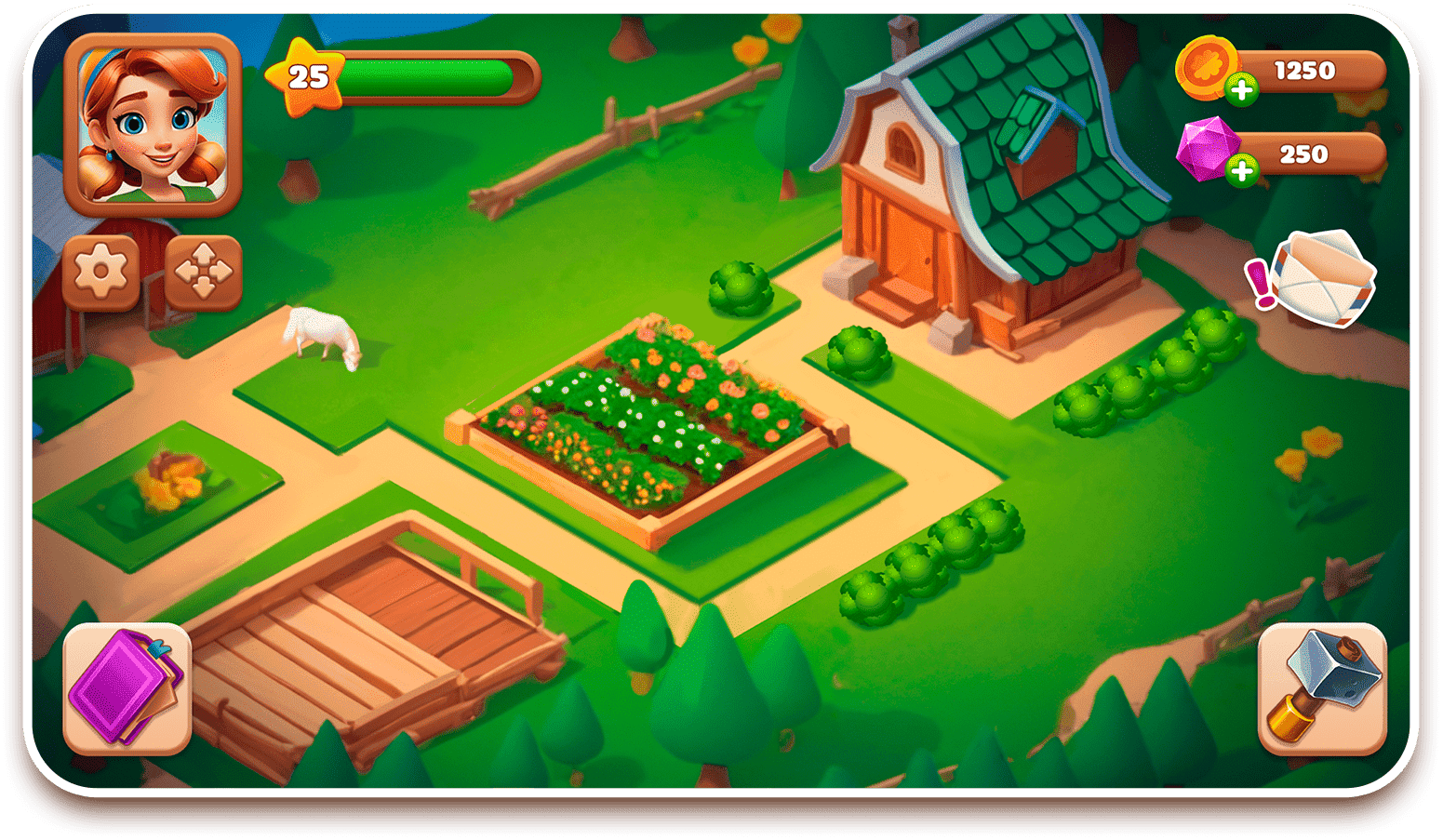The height and width of the screenshot is (840, 1443).
Task: Select the move/edit arrows tool
Action: (x=204, y=271)
